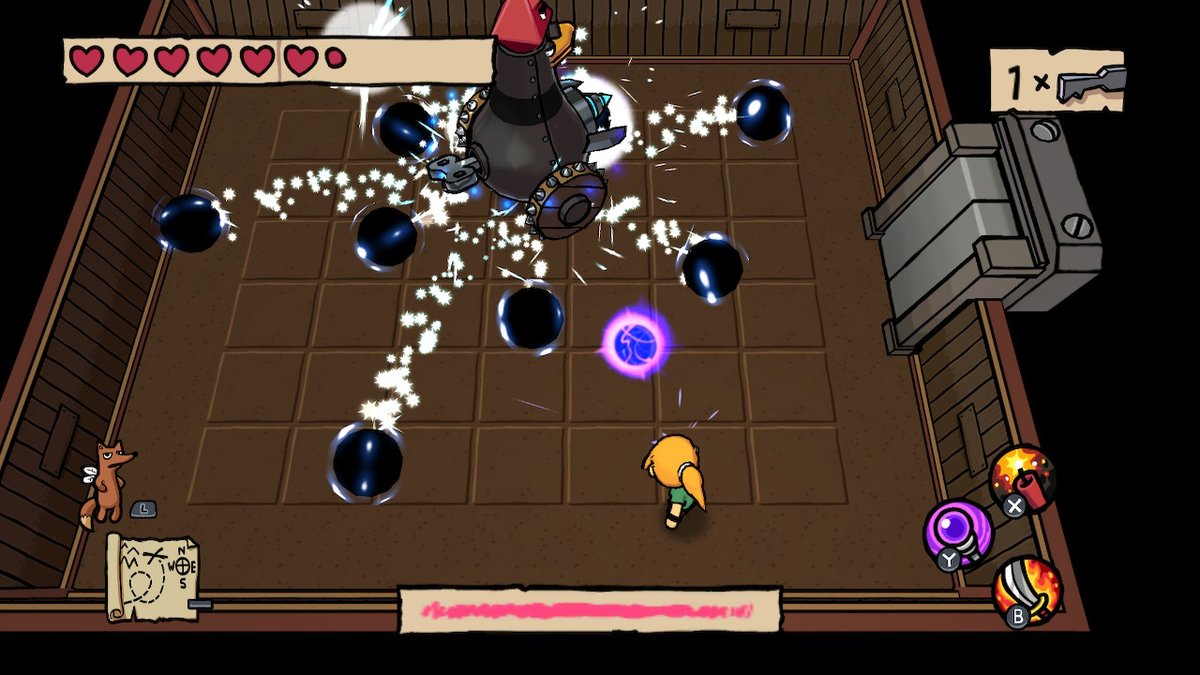
Task: Ask the fox companion for a hint
Action: click(x=108, y=480)
